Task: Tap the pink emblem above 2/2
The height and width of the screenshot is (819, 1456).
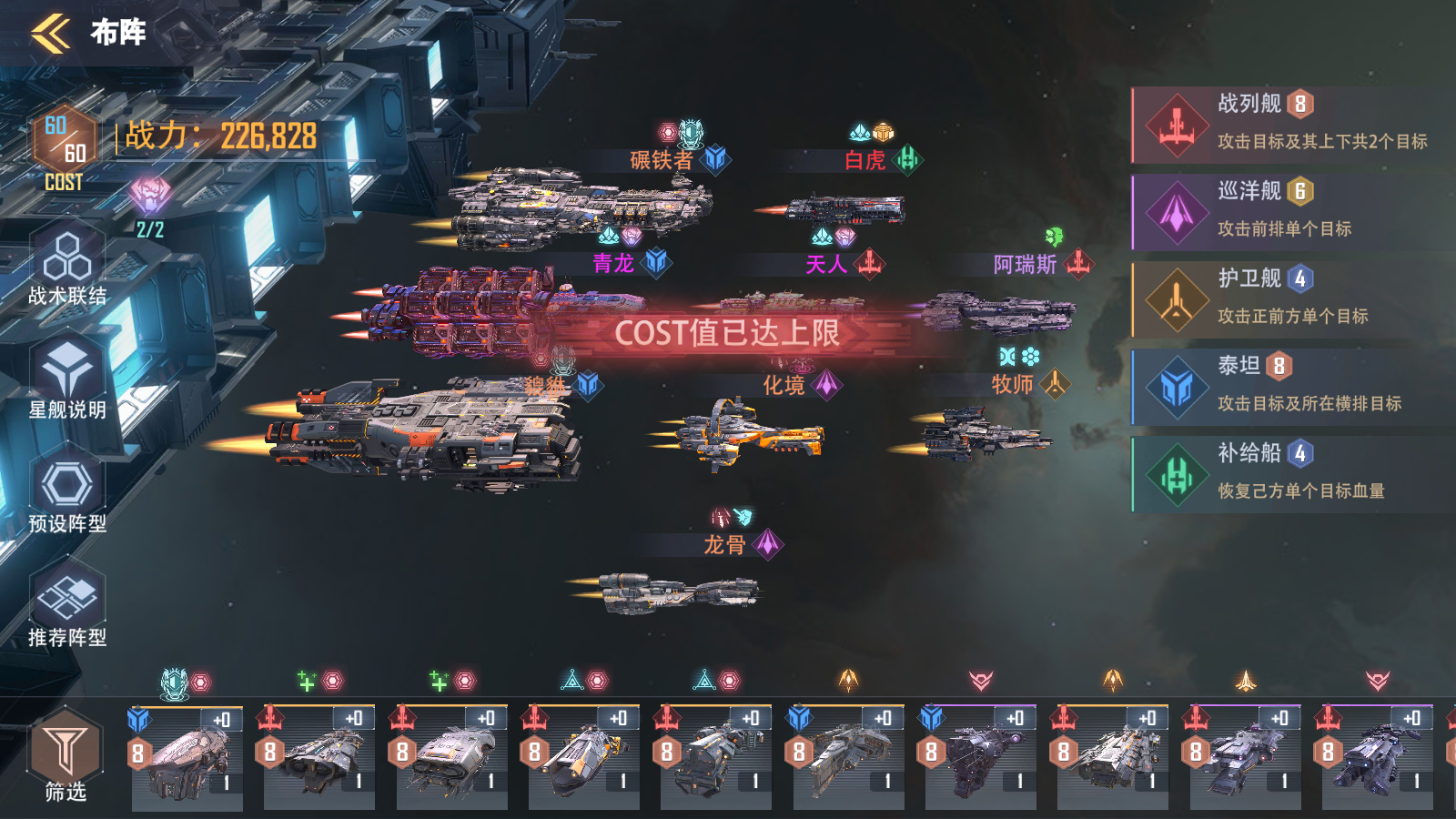Action: 150,195
